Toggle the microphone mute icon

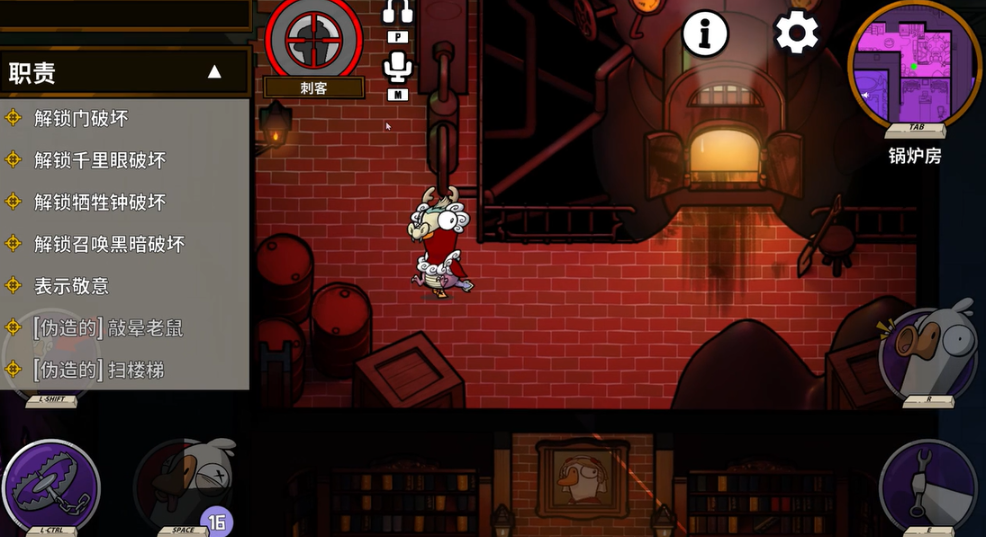point(398,68)
